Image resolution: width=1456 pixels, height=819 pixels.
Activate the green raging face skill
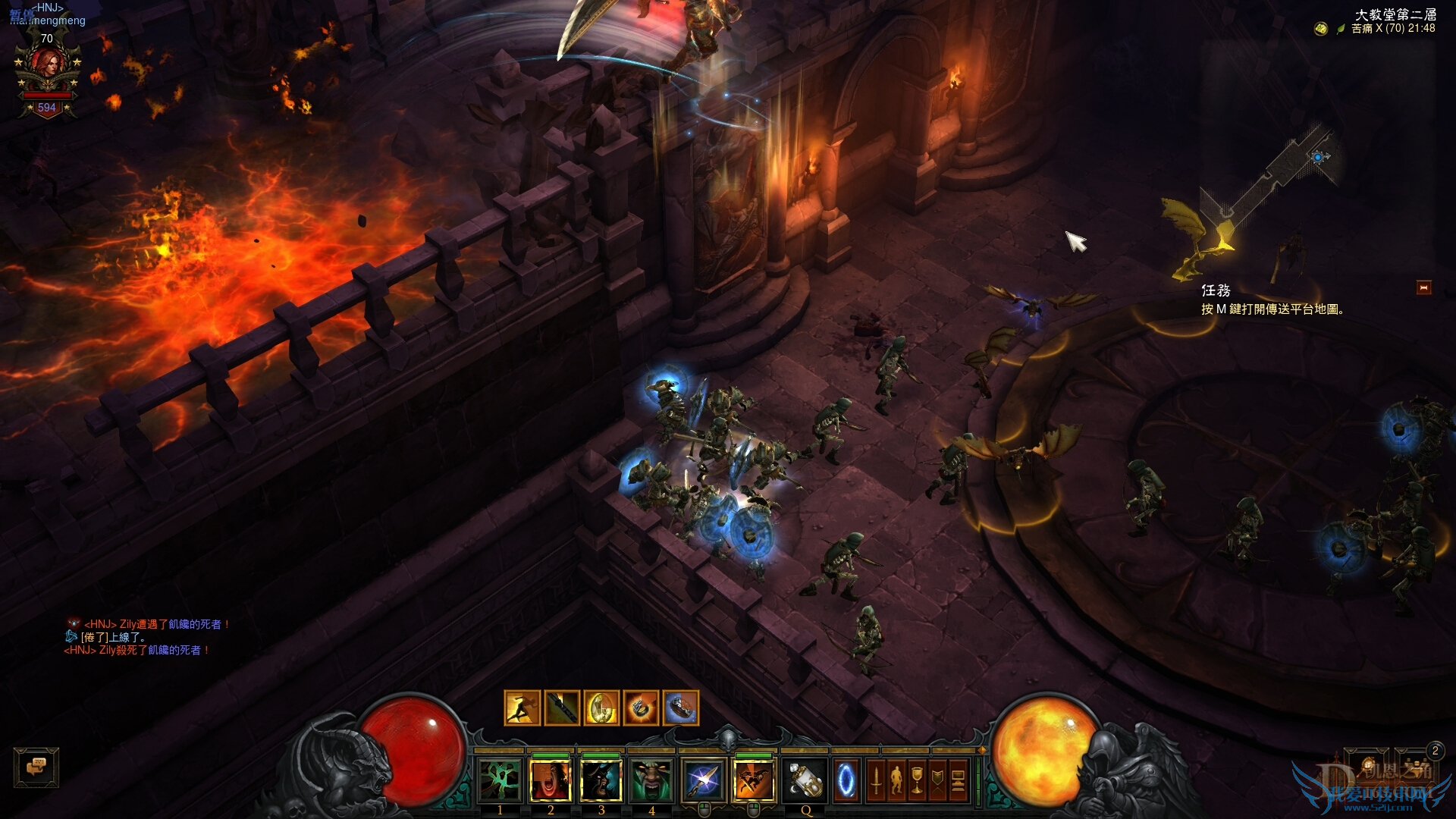coord(651,781)
